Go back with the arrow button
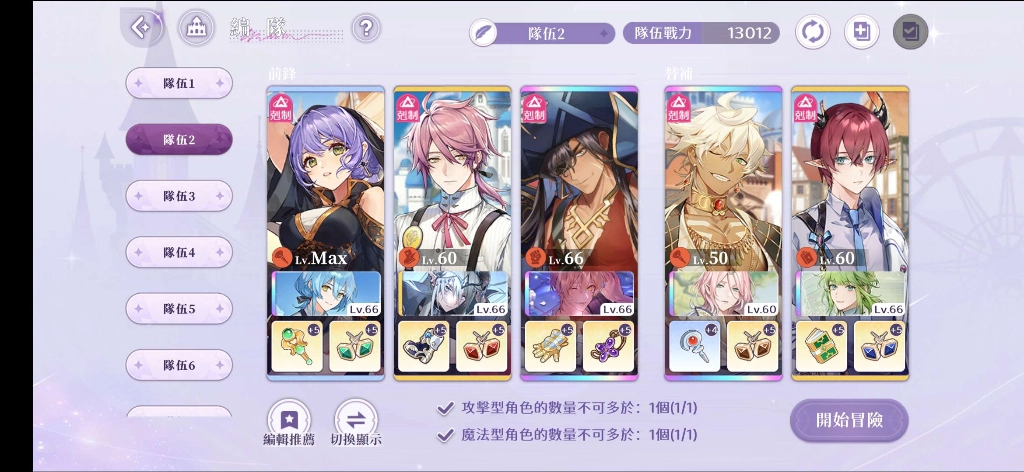 pyautogui.click(x=143, y=28)
